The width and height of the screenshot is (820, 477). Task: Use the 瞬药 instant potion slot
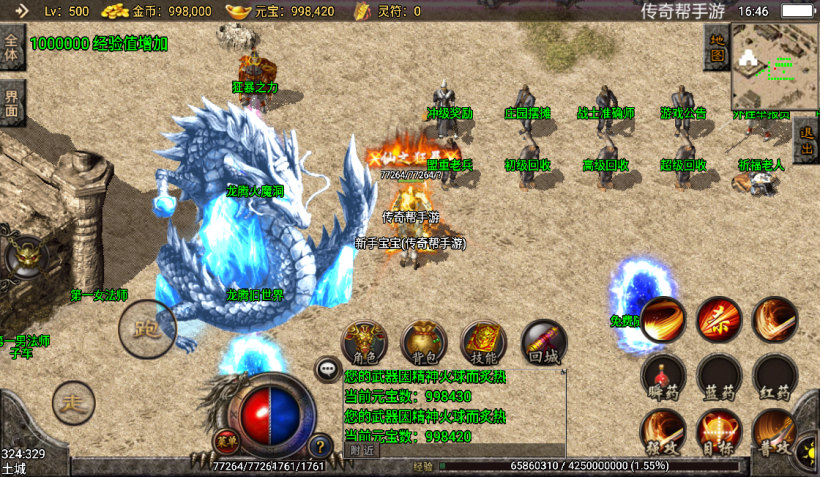(x=663, y=377)
